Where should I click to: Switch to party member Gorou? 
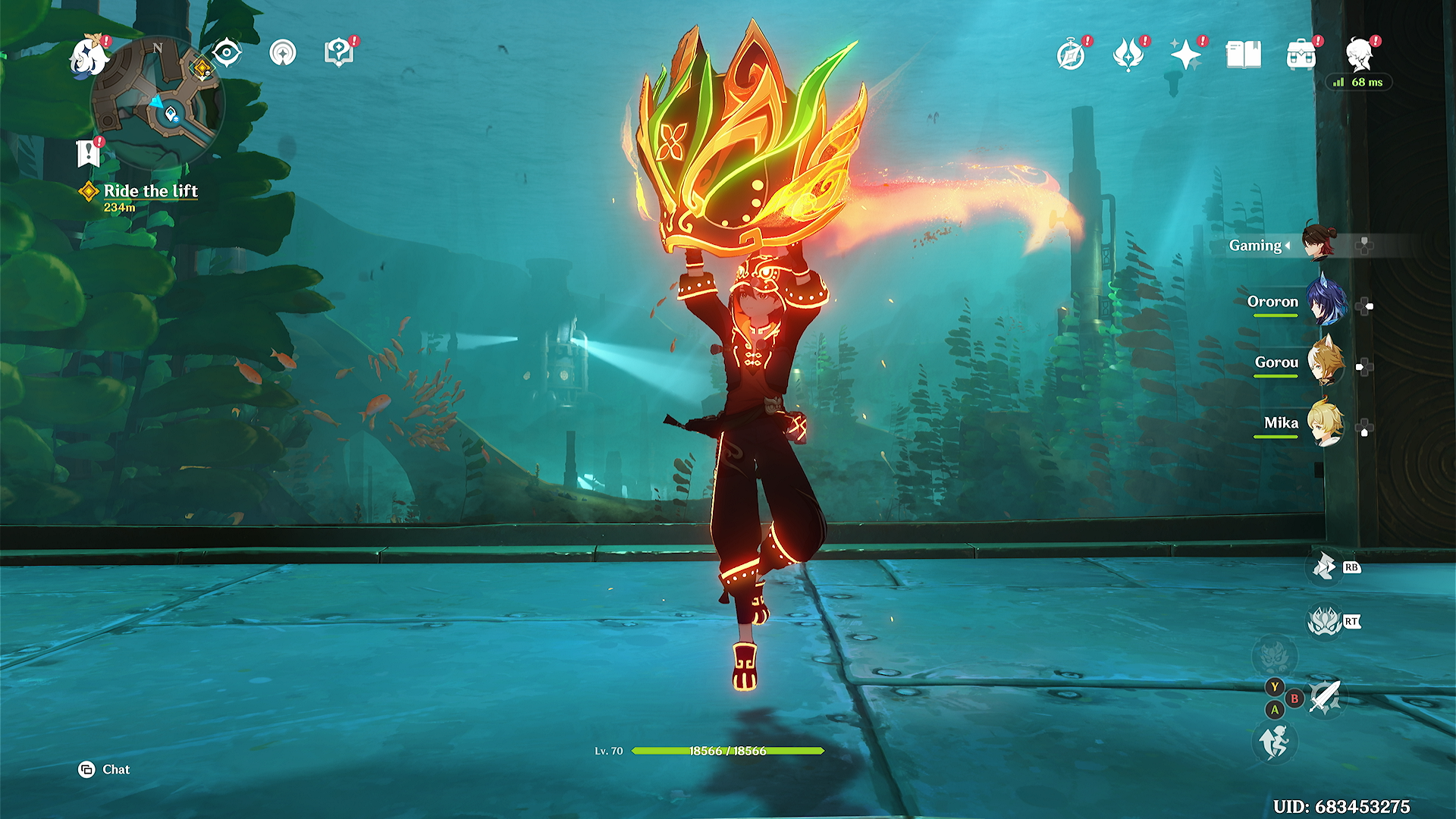point(1324,362)
